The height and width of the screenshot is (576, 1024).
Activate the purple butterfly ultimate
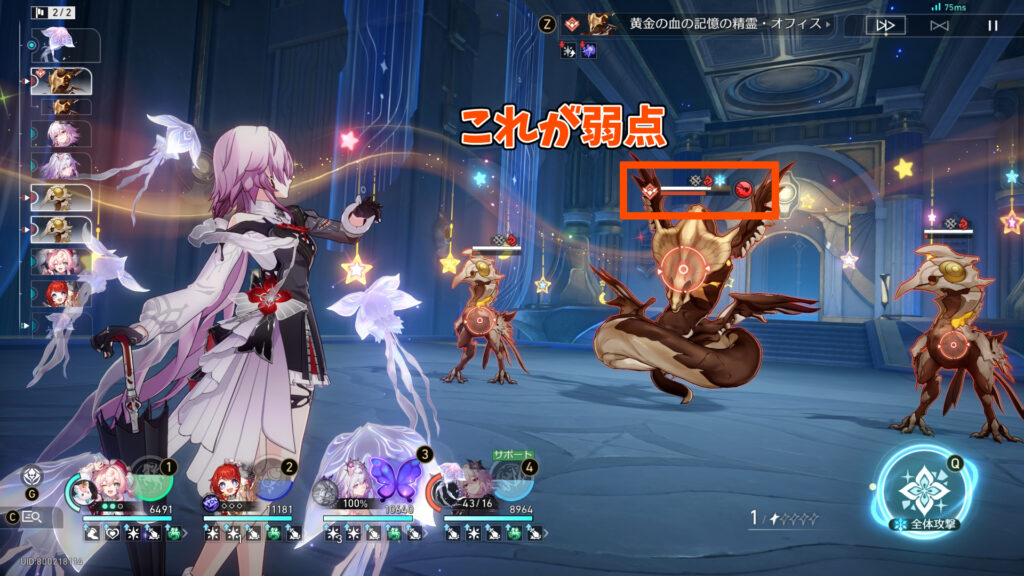click(391, 476)
